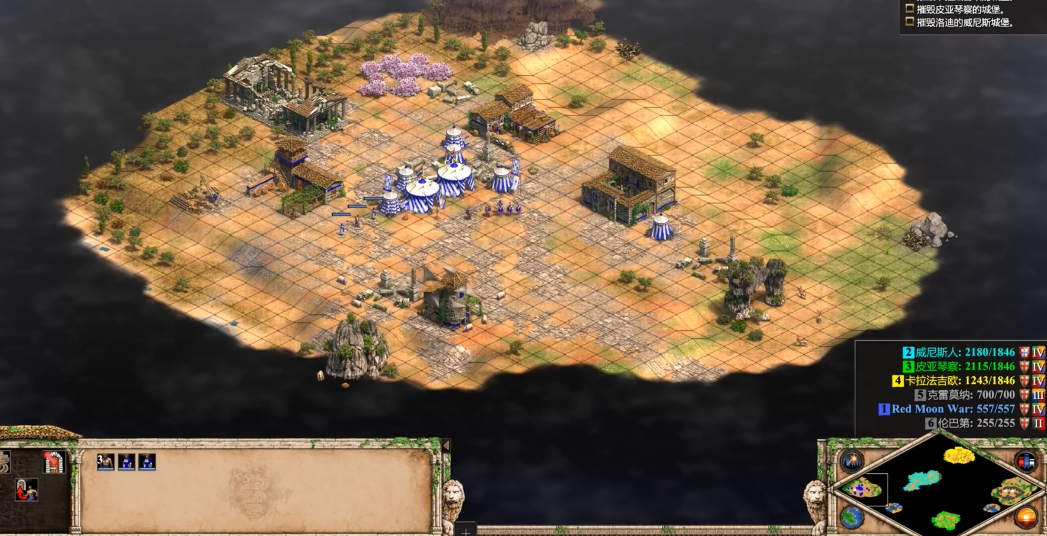
Task: Jump to the cyan island on the minimap
Action: click(923, 481)
